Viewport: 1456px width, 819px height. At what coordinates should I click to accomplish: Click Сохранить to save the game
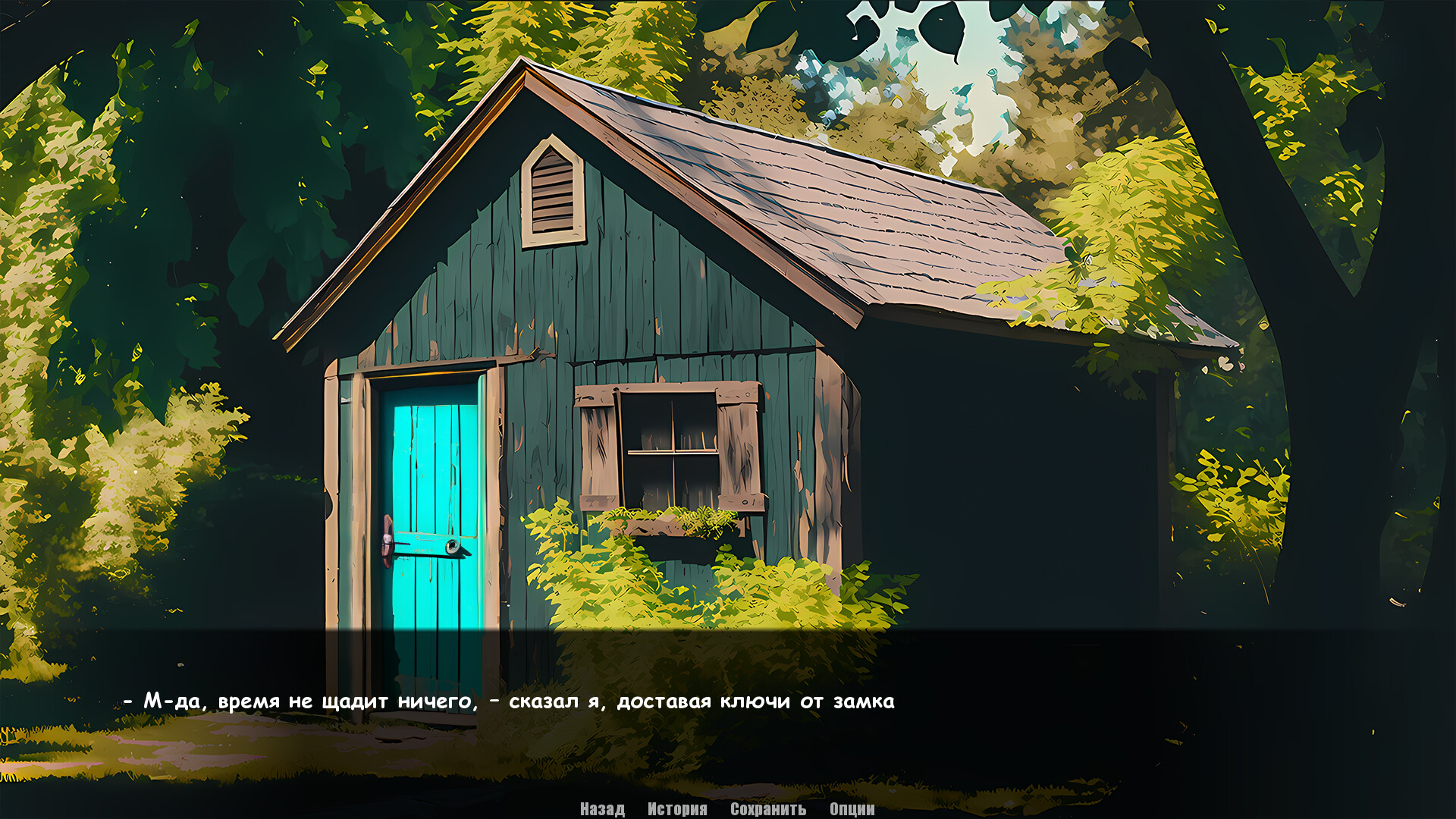(766, 810)
